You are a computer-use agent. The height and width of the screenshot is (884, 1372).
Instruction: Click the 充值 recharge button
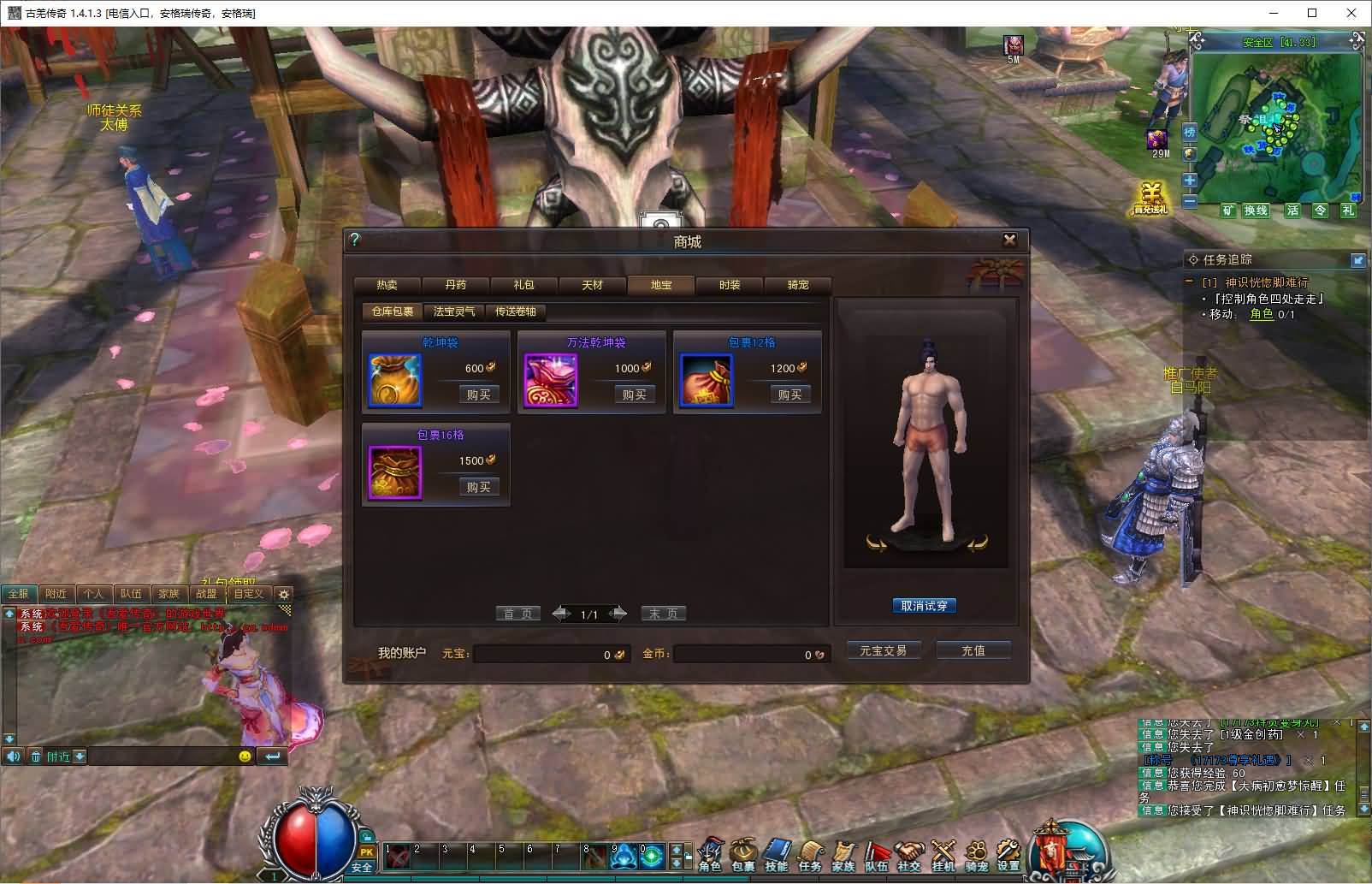point(973,651)
